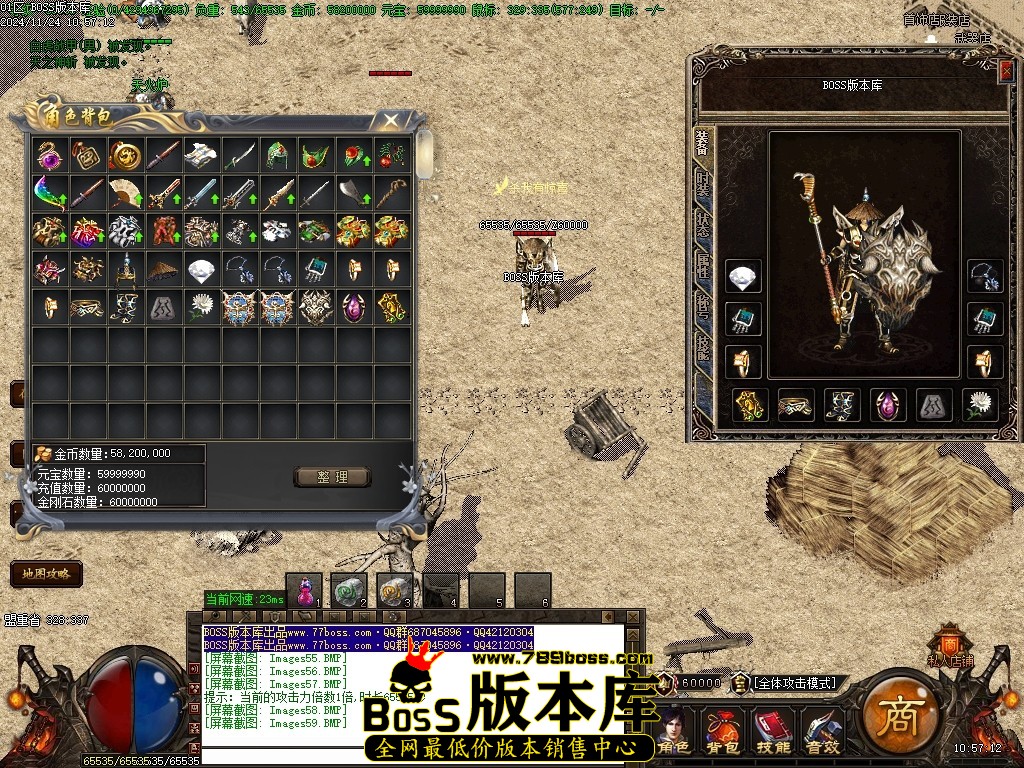Show the 属性 attributes tab
Image resolution: width=1024 pixels, height=768 pixels.
[703, 267]
